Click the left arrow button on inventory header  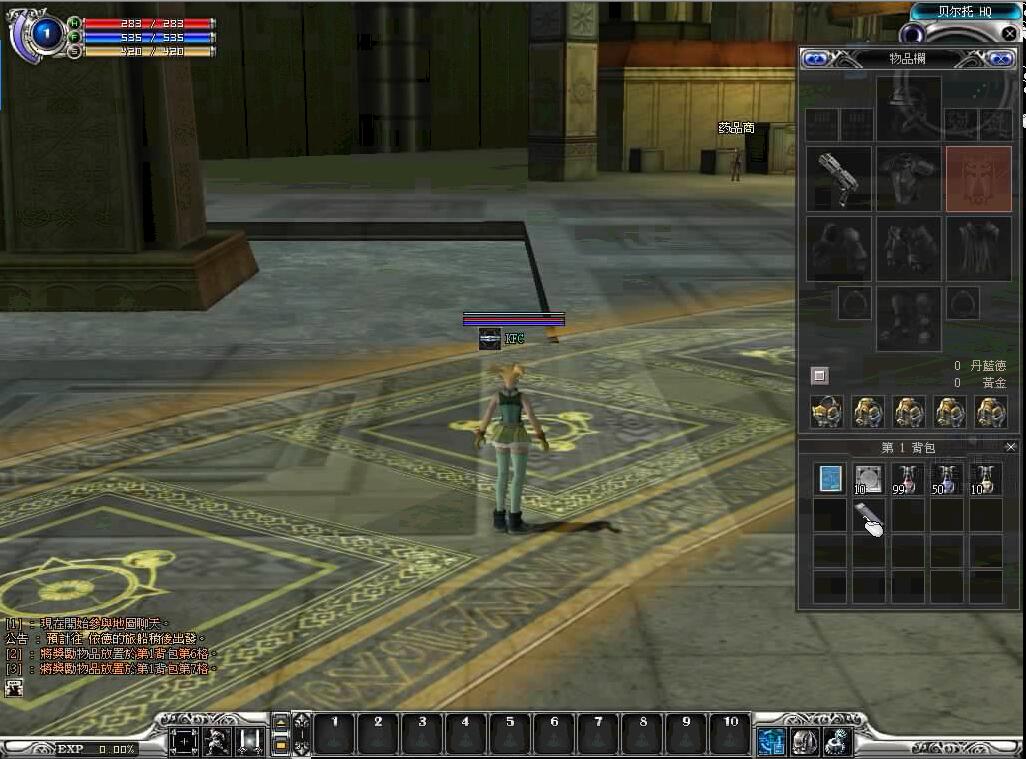(x=815, y=59)
